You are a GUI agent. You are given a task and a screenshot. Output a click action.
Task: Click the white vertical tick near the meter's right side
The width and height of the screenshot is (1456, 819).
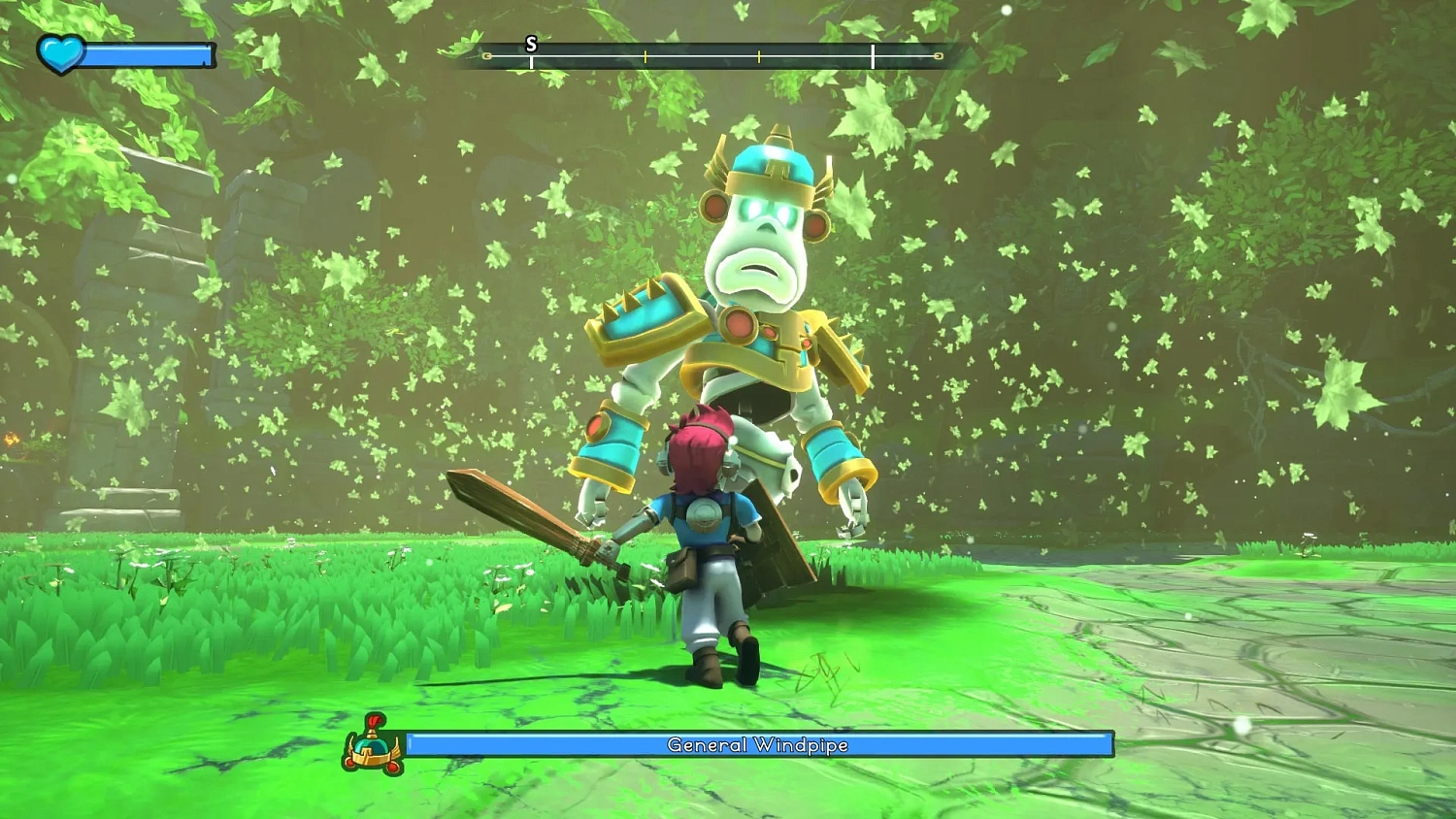click(873, 55)
